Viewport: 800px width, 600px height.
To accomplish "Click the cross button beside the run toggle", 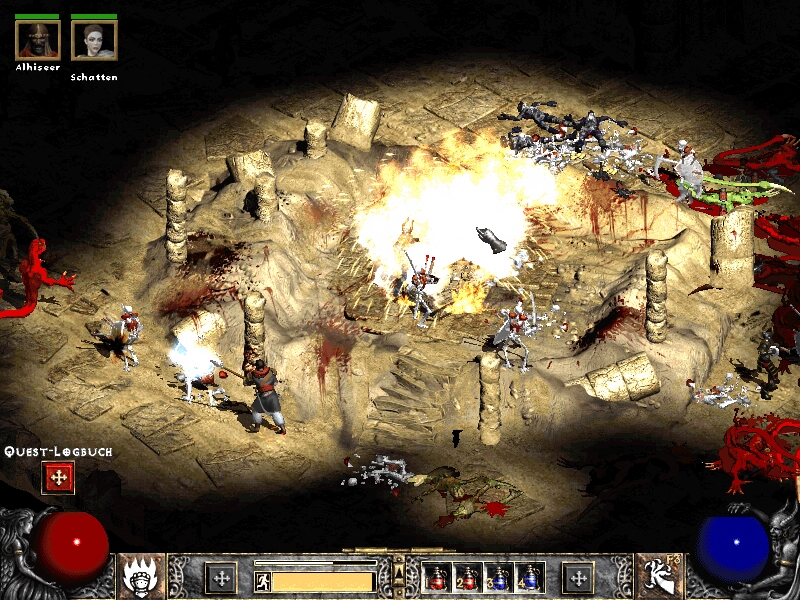I will click(221, 577).
